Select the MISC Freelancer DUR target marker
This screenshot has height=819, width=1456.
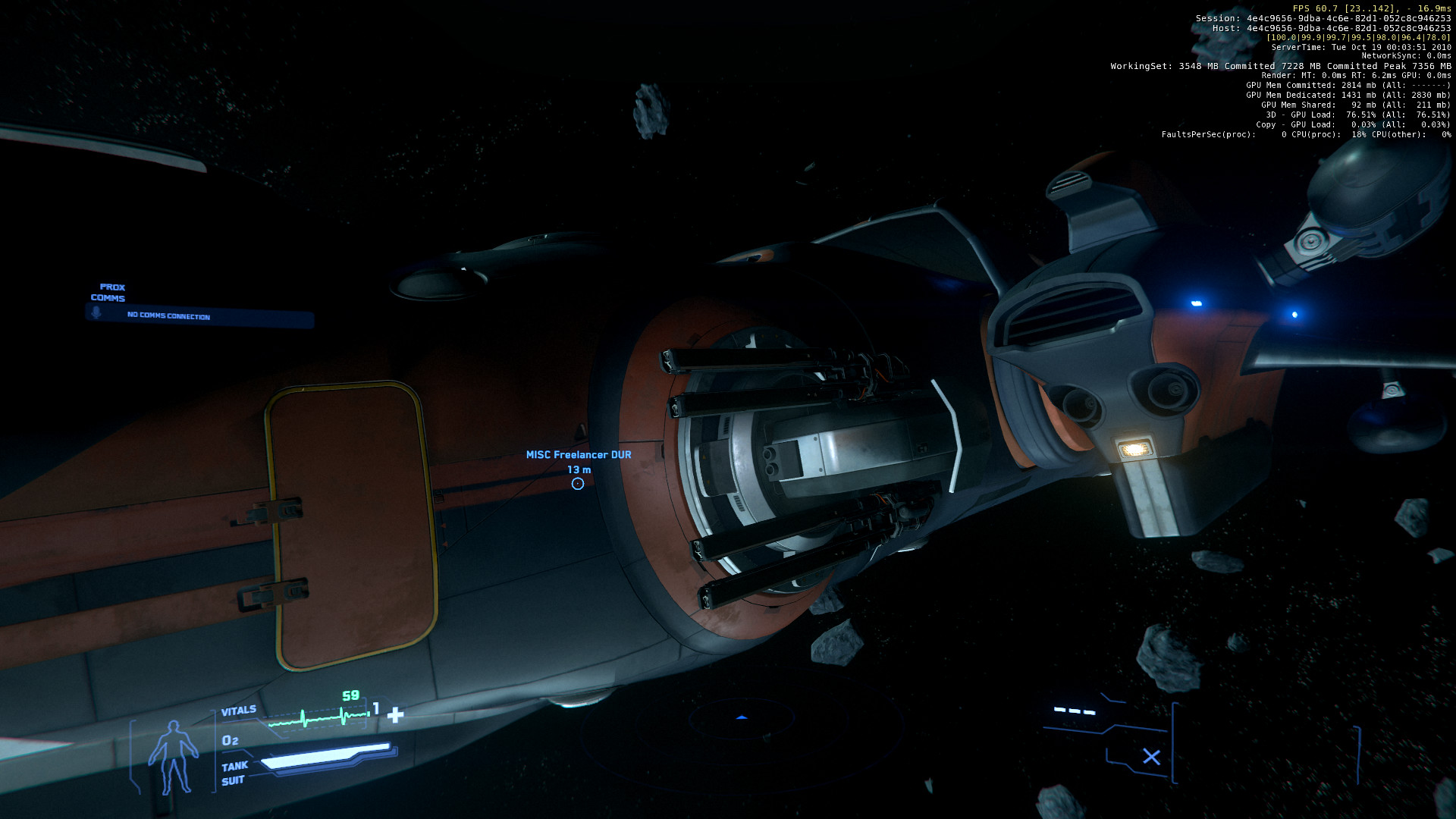coord(578,484)
